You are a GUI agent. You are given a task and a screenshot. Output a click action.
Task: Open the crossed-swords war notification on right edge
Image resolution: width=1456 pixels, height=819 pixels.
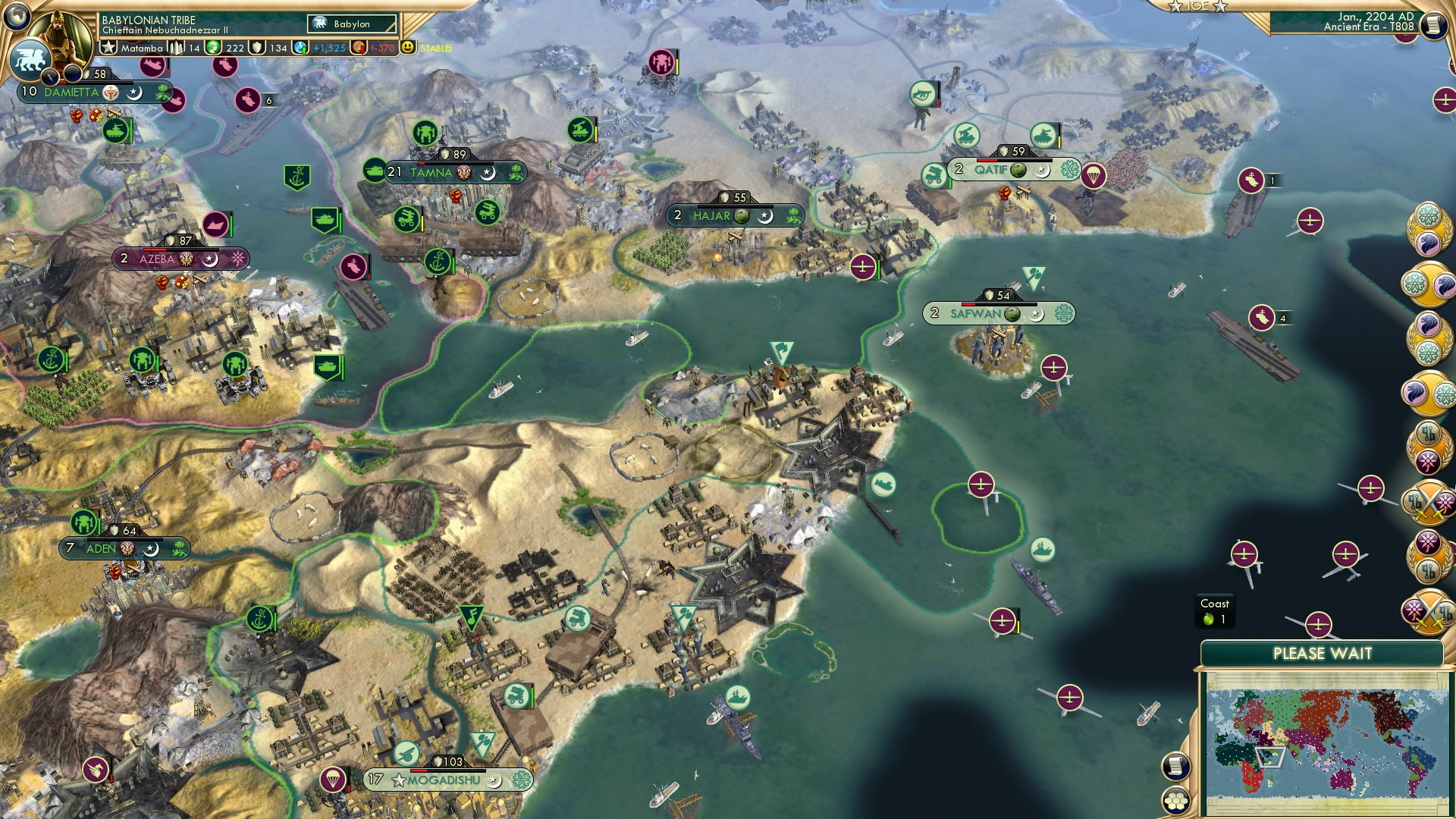pyautogui.click(x=1429, y=502)
